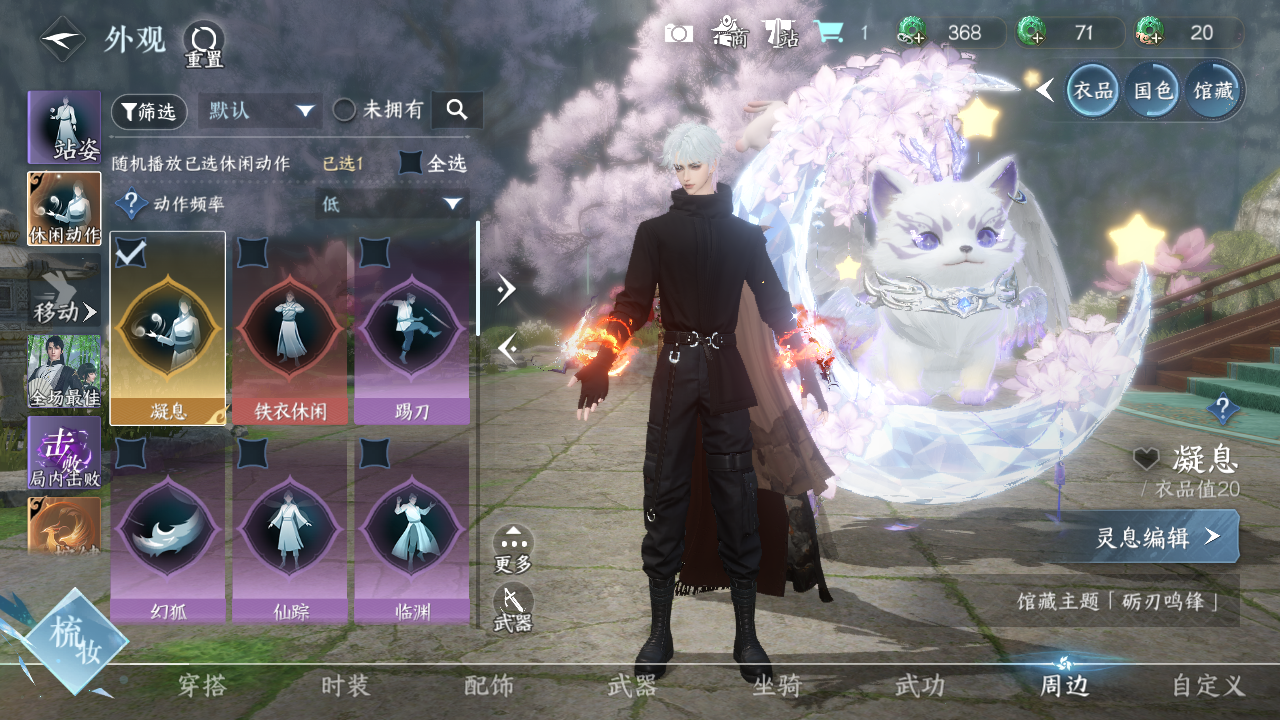
Task: Open the 默认 sort dropdown
Action: (259, 111)
